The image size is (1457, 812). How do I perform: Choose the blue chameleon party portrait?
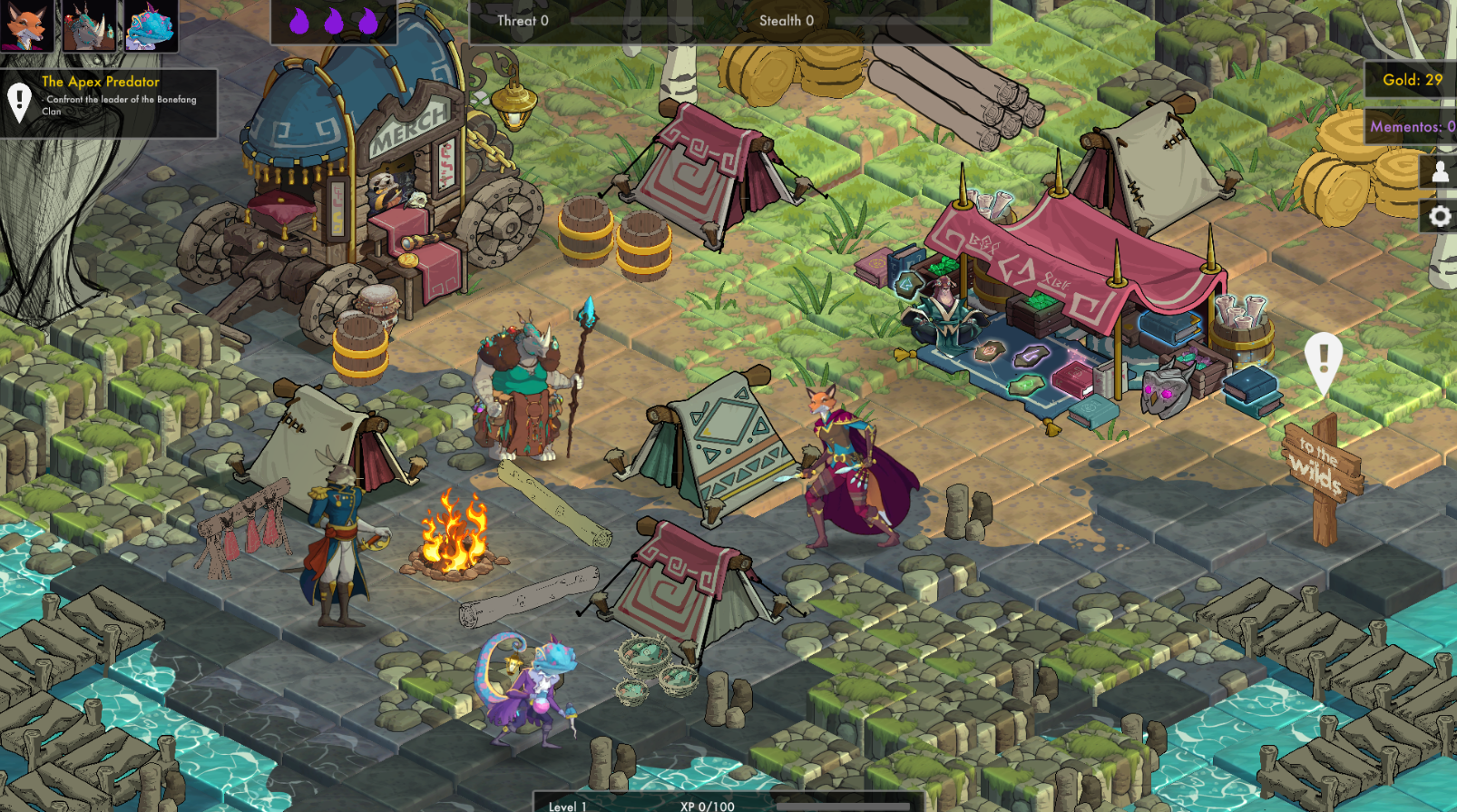(x=151, y=25)
